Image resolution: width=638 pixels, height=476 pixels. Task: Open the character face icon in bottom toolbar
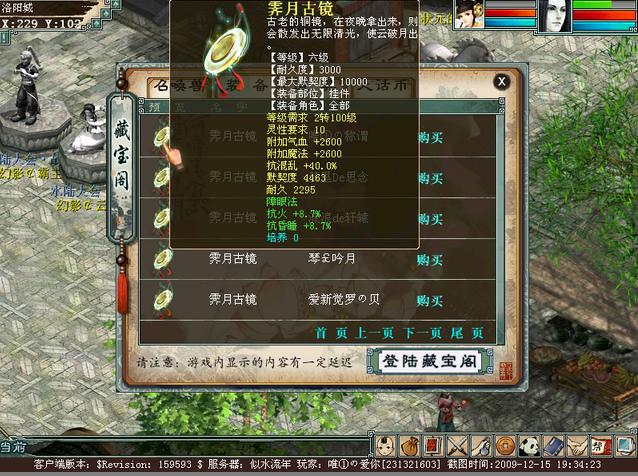coord(386,446)
